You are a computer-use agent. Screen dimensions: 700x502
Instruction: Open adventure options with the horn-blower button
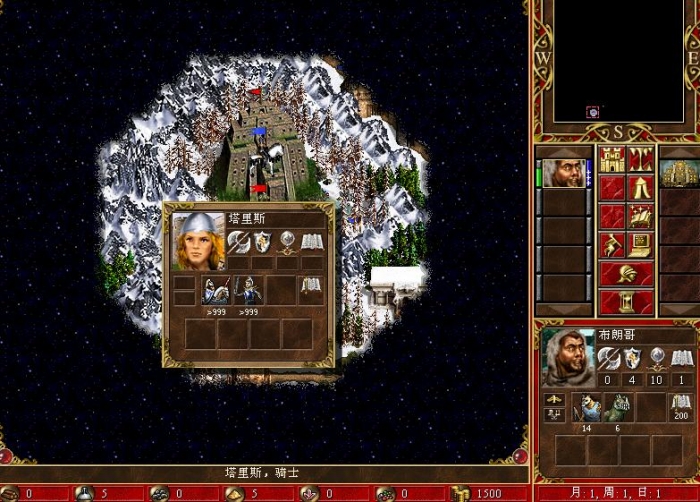click(612, 244)
